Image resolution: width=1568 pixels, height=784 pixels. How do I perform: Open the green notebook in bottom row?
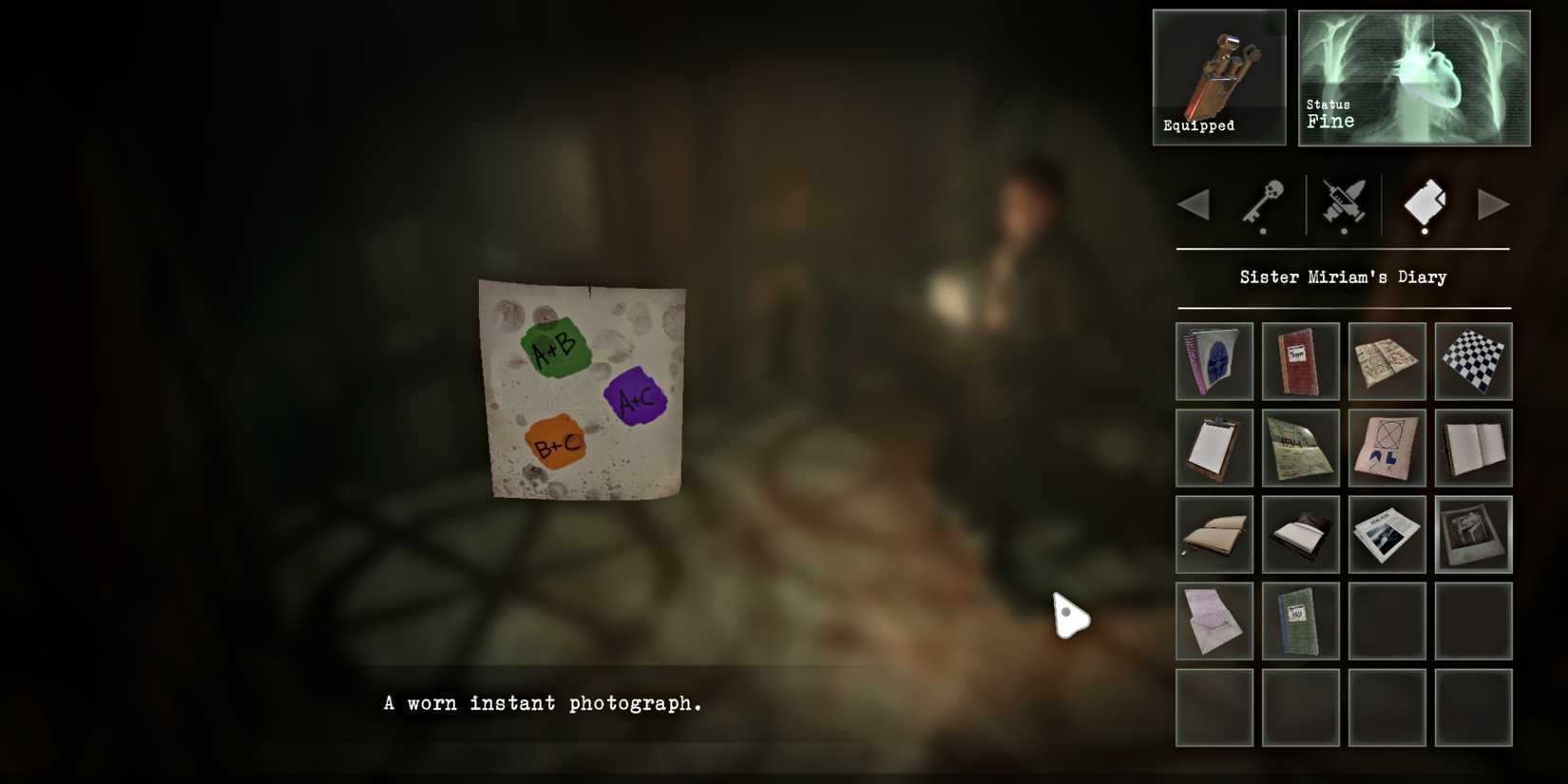(x=1300, y=621)
